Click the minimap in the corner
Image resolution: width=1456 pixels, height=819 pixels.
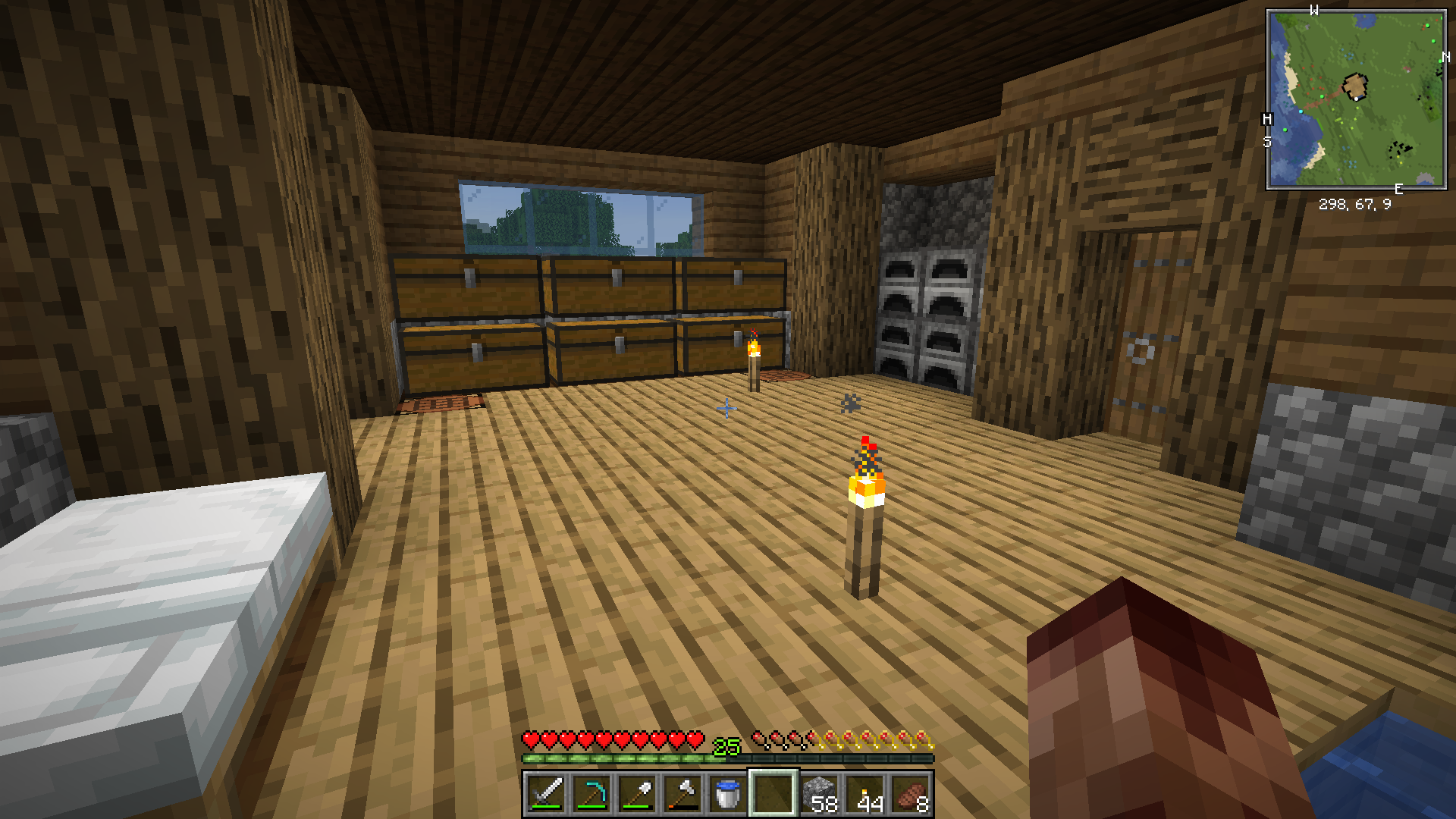pyautogui.click(x=1356, y=99)
